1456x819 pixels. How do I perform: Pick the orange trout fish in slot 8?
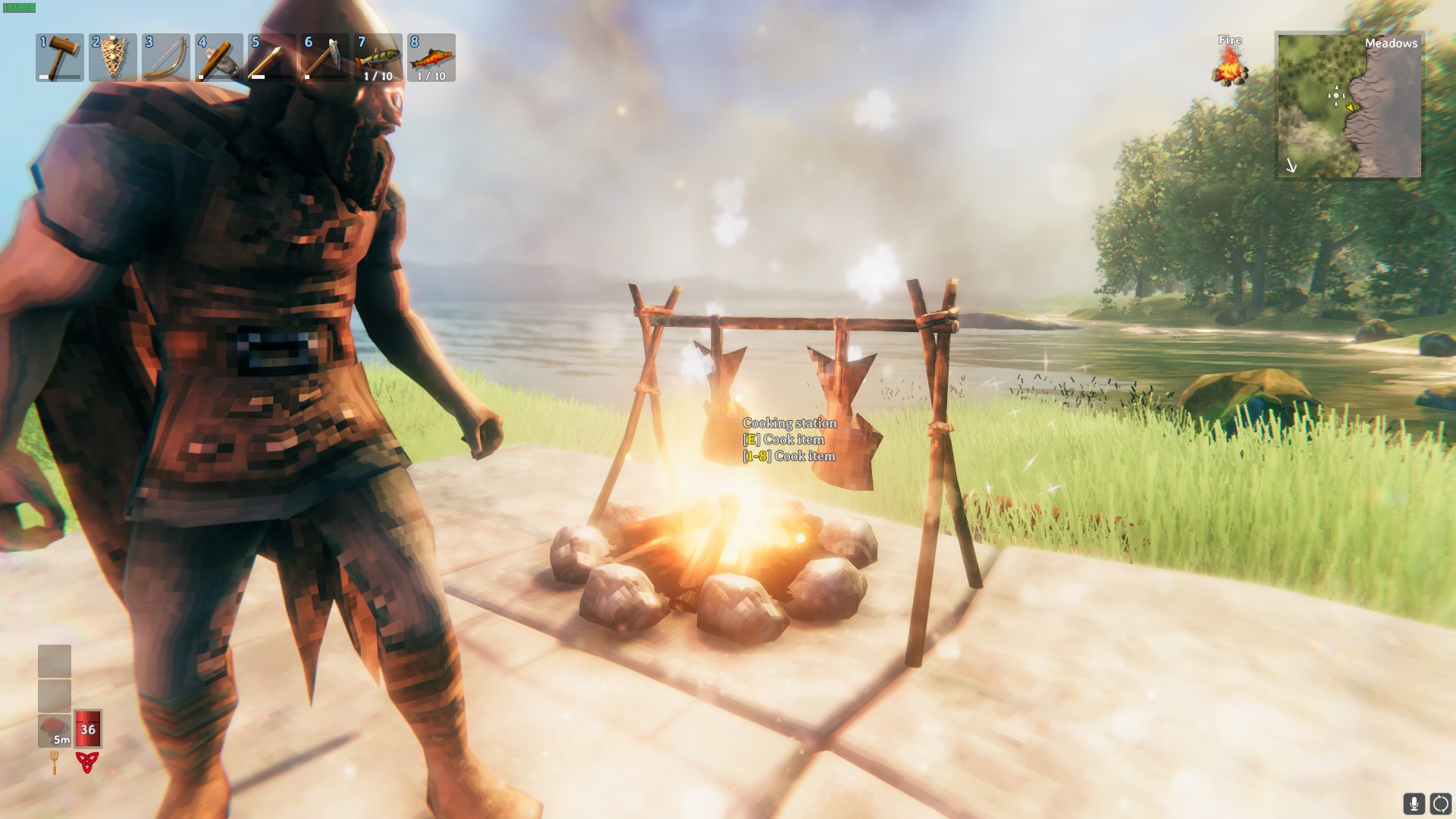(x=431, y=58)
